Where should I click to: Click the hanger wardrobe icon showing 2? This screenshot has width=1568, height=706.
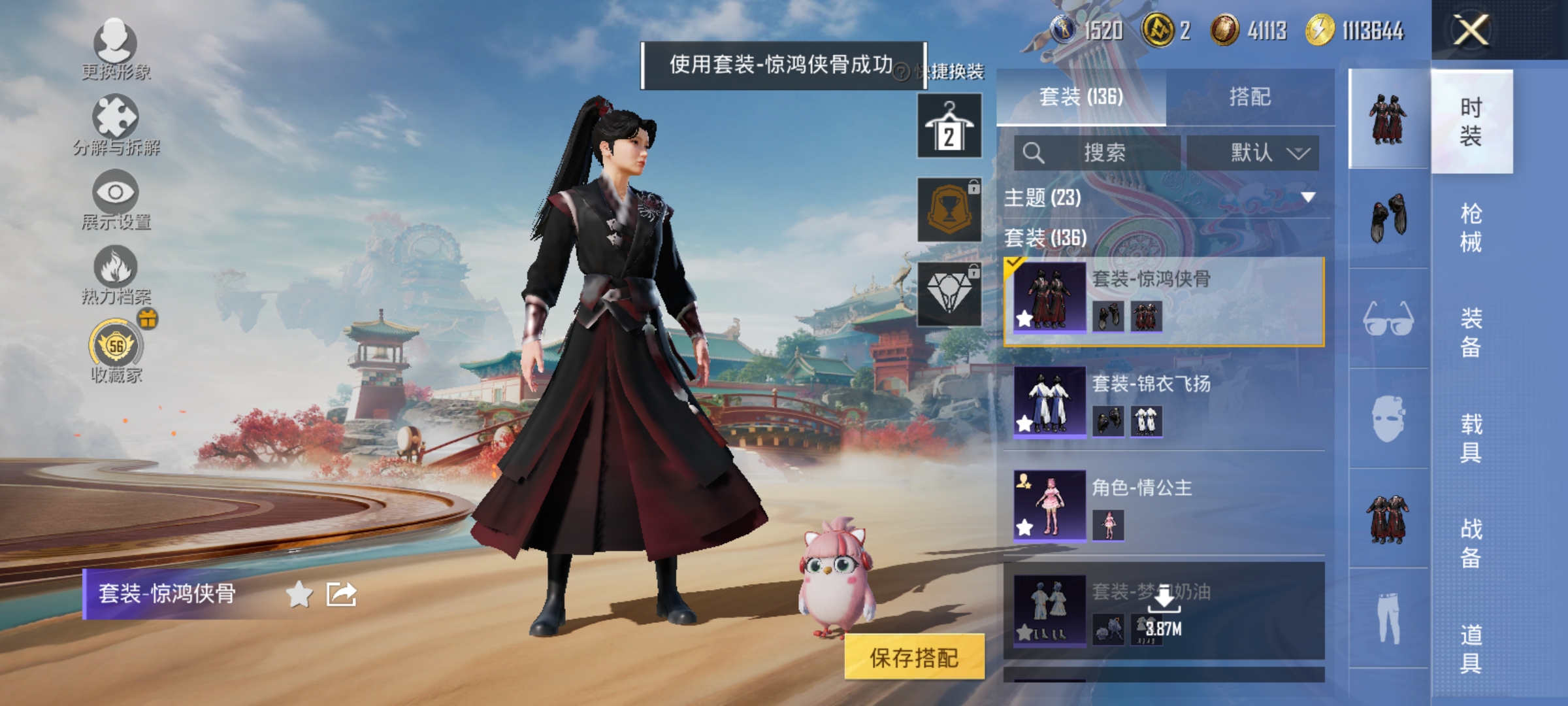(x=949, y=124)
